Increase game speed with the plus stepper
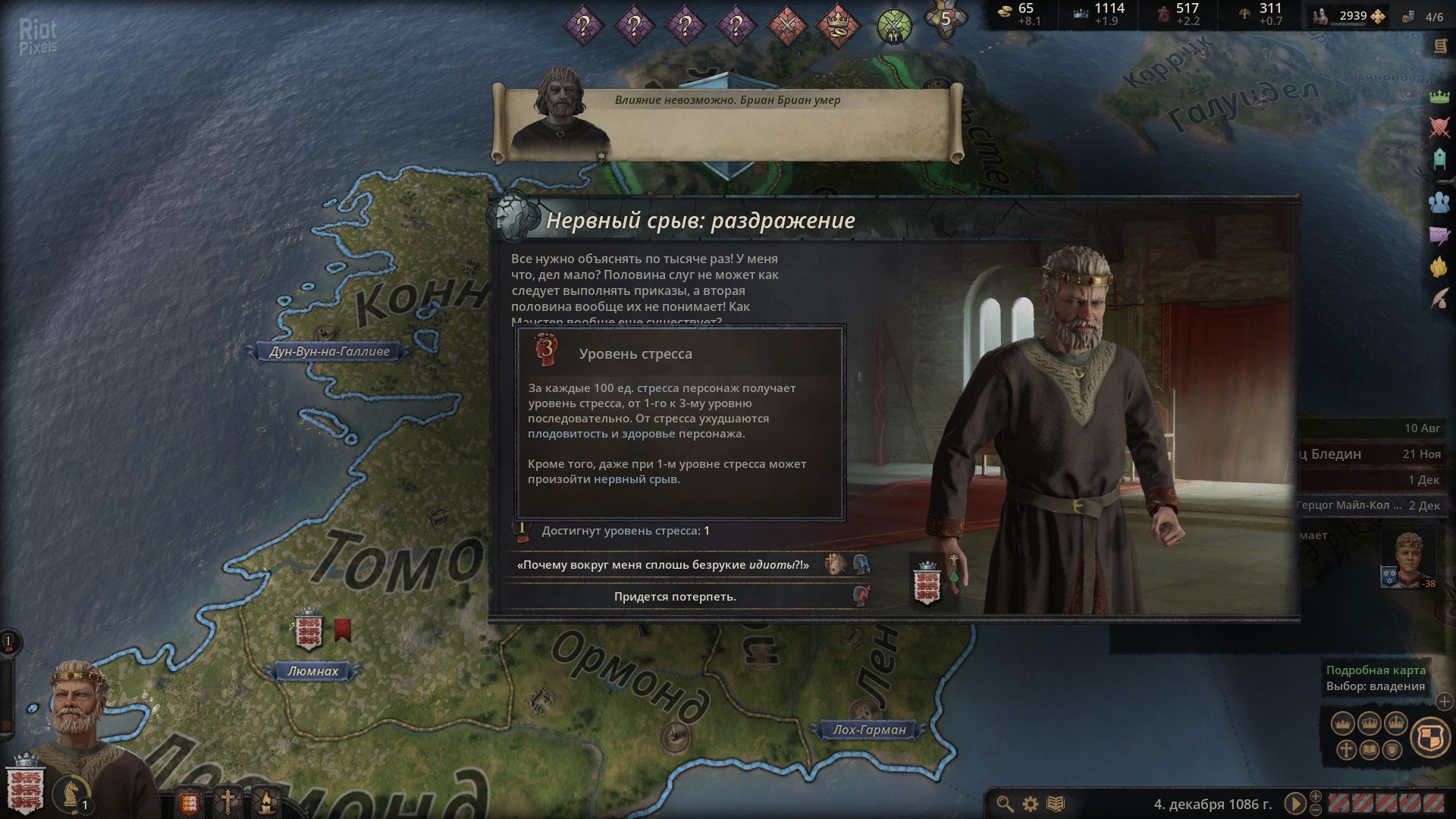 tap(1316, 797)
